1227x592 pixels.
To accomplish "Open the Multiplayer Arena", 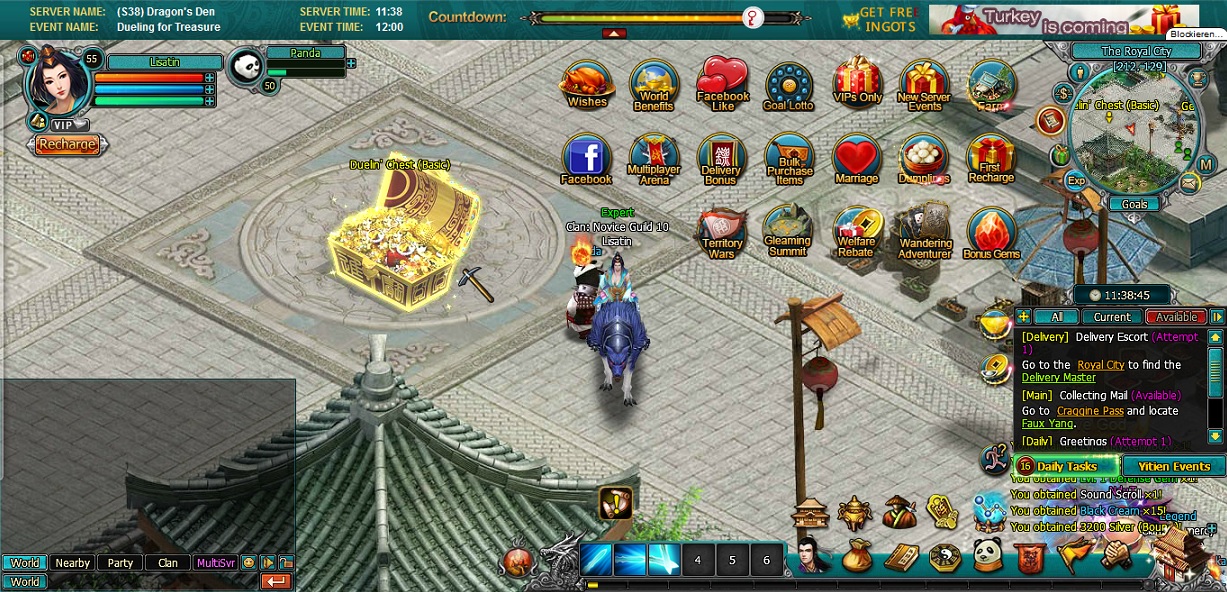I will click(654, 160).
